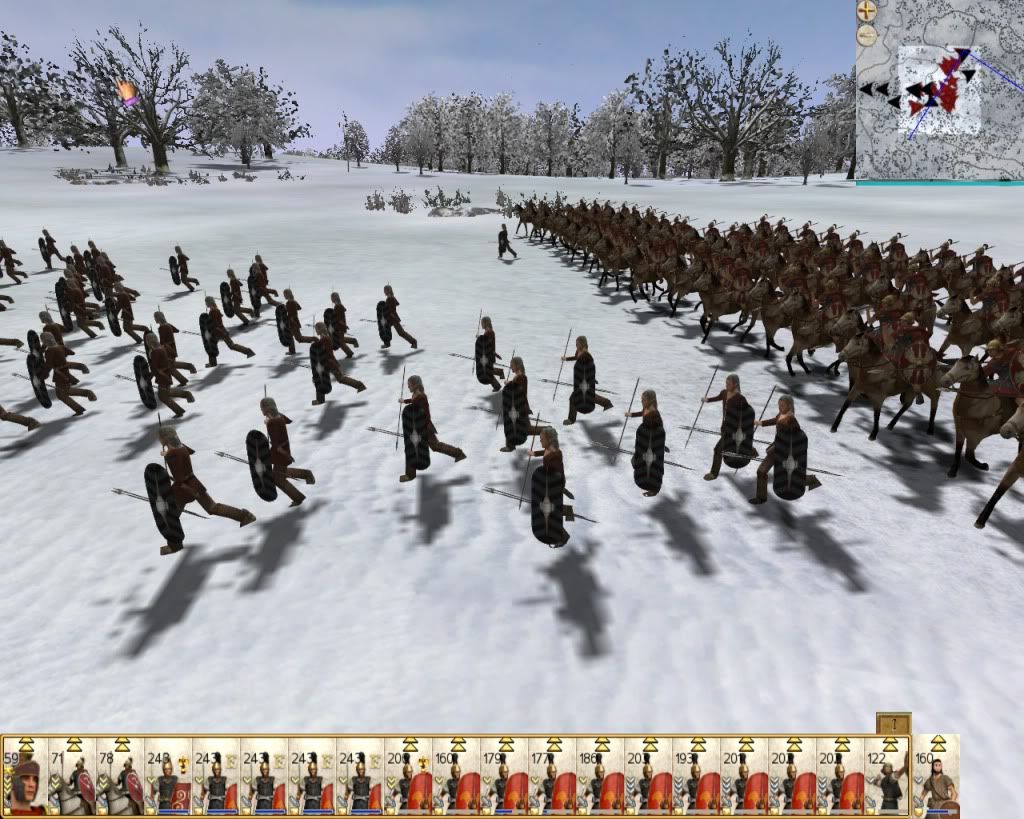The image size is (1024, 819).
Task: Zoom in the minimap with the plus button
Action: (x=867, y=12)
